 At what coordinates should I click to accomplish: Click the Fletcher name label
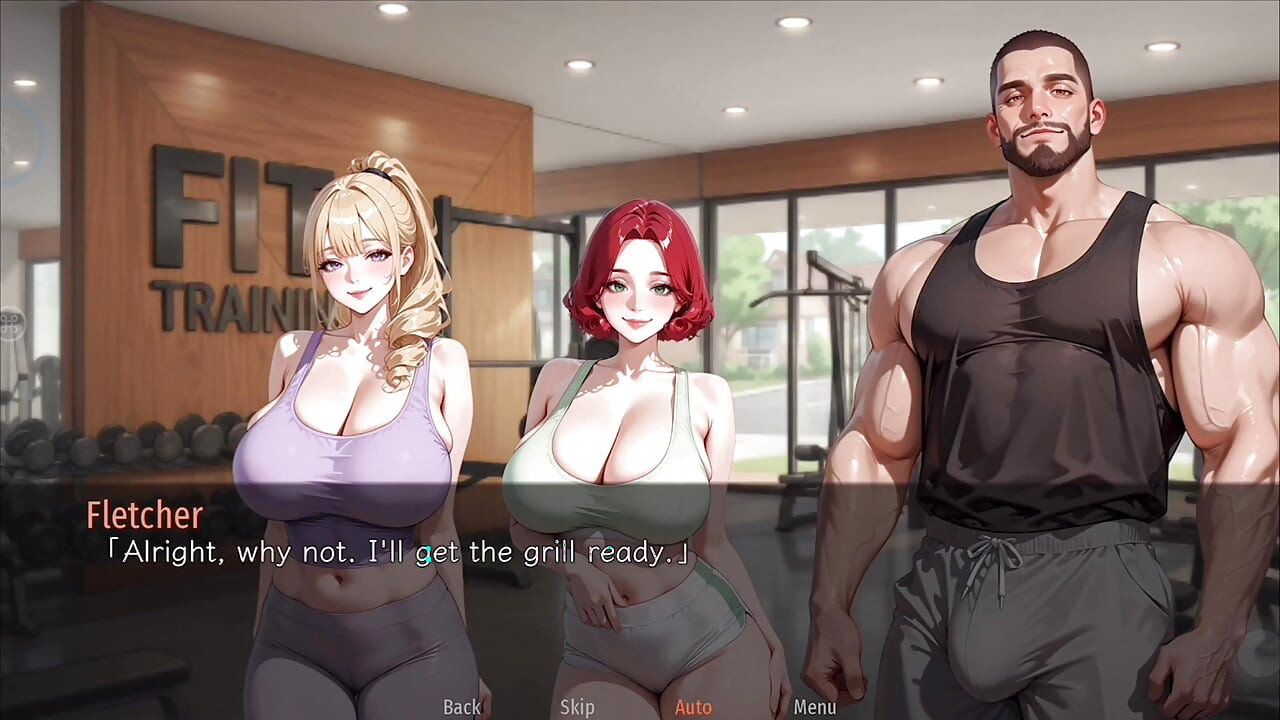[x=145, y=516]
